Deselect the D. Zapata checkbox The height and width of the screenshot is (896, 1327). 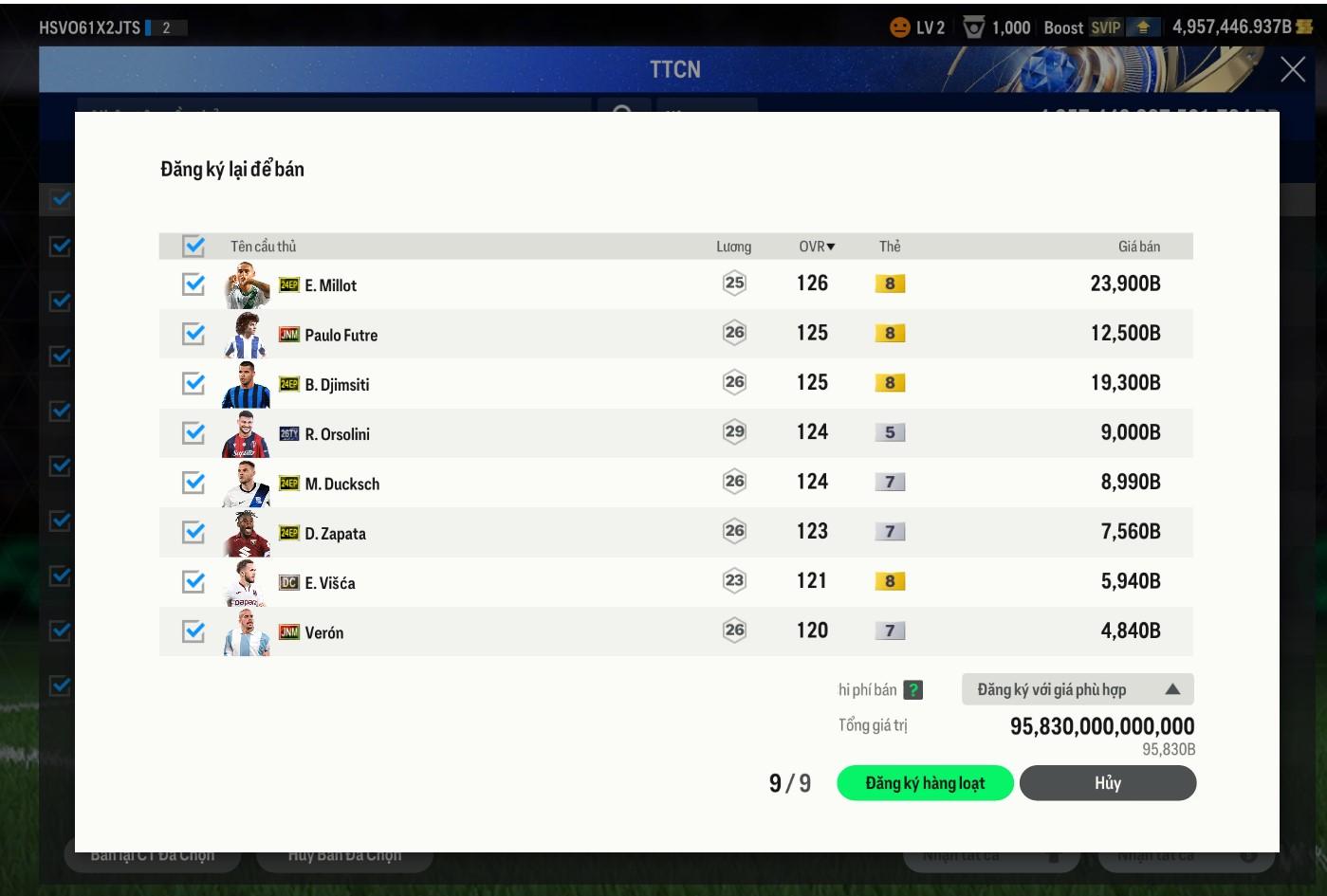[x=194, y=532]
